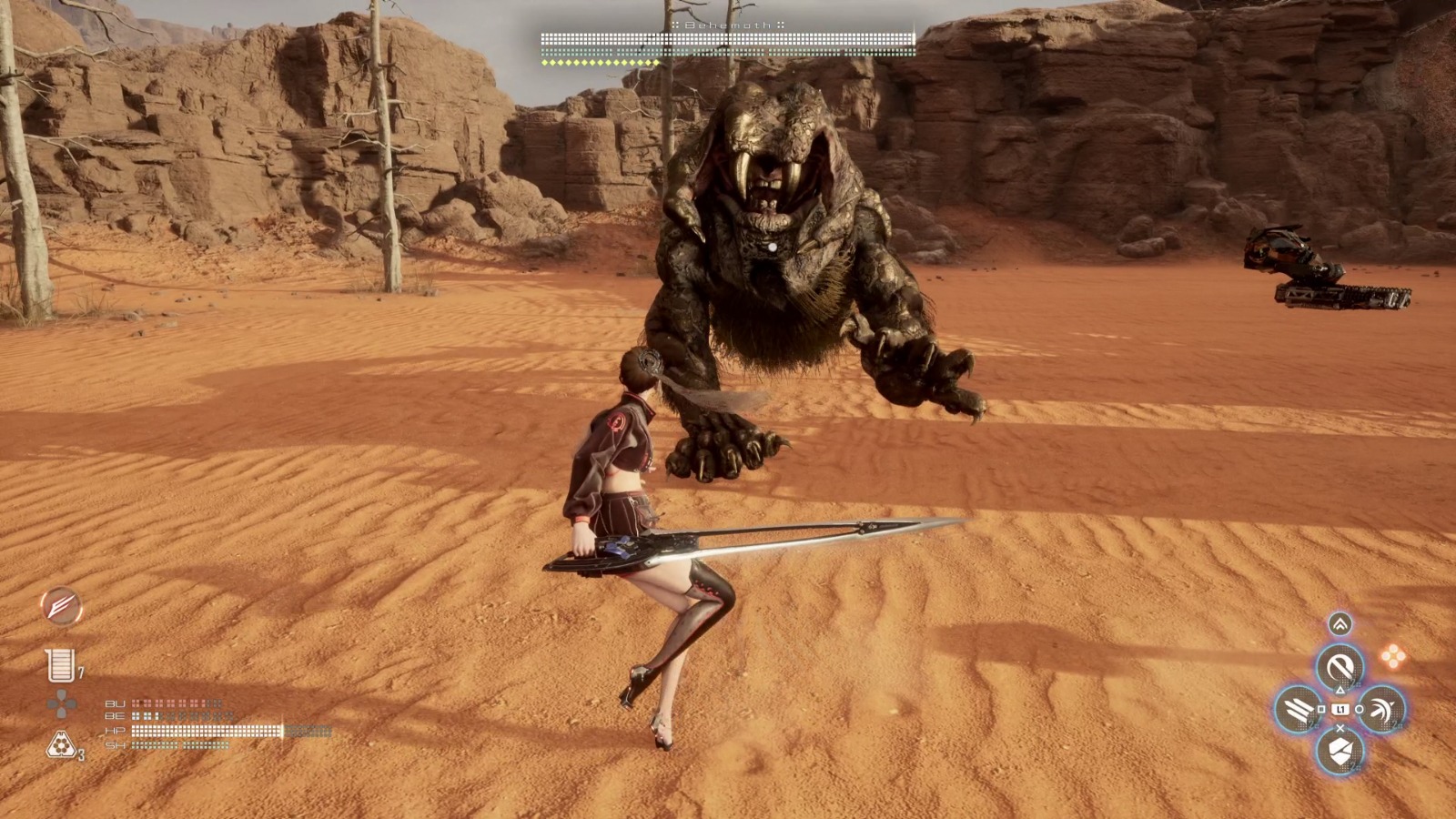Select the diagonal slash Beta skill icon
Viewport: 1456px width, 819px height.
1339,666
